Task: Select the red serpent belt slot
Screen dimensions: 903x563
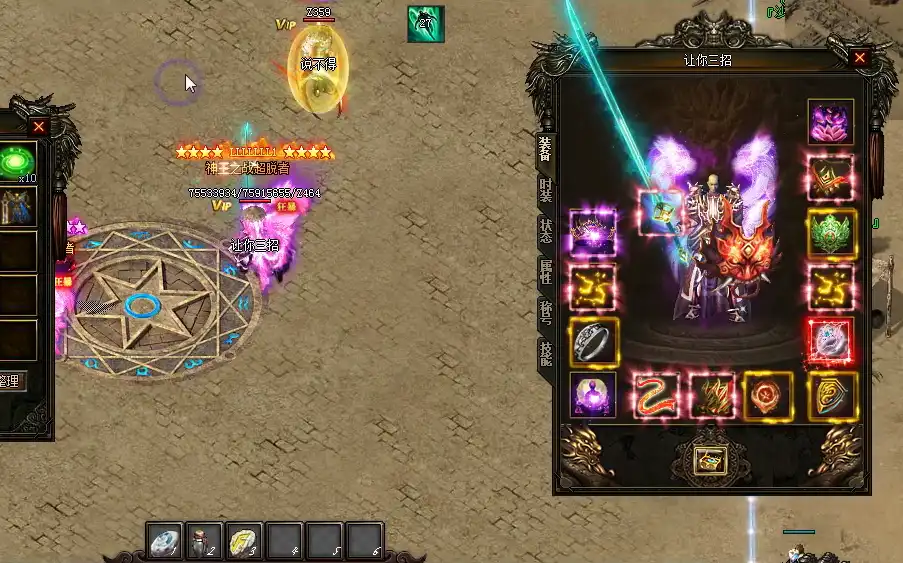Action: 656,395
